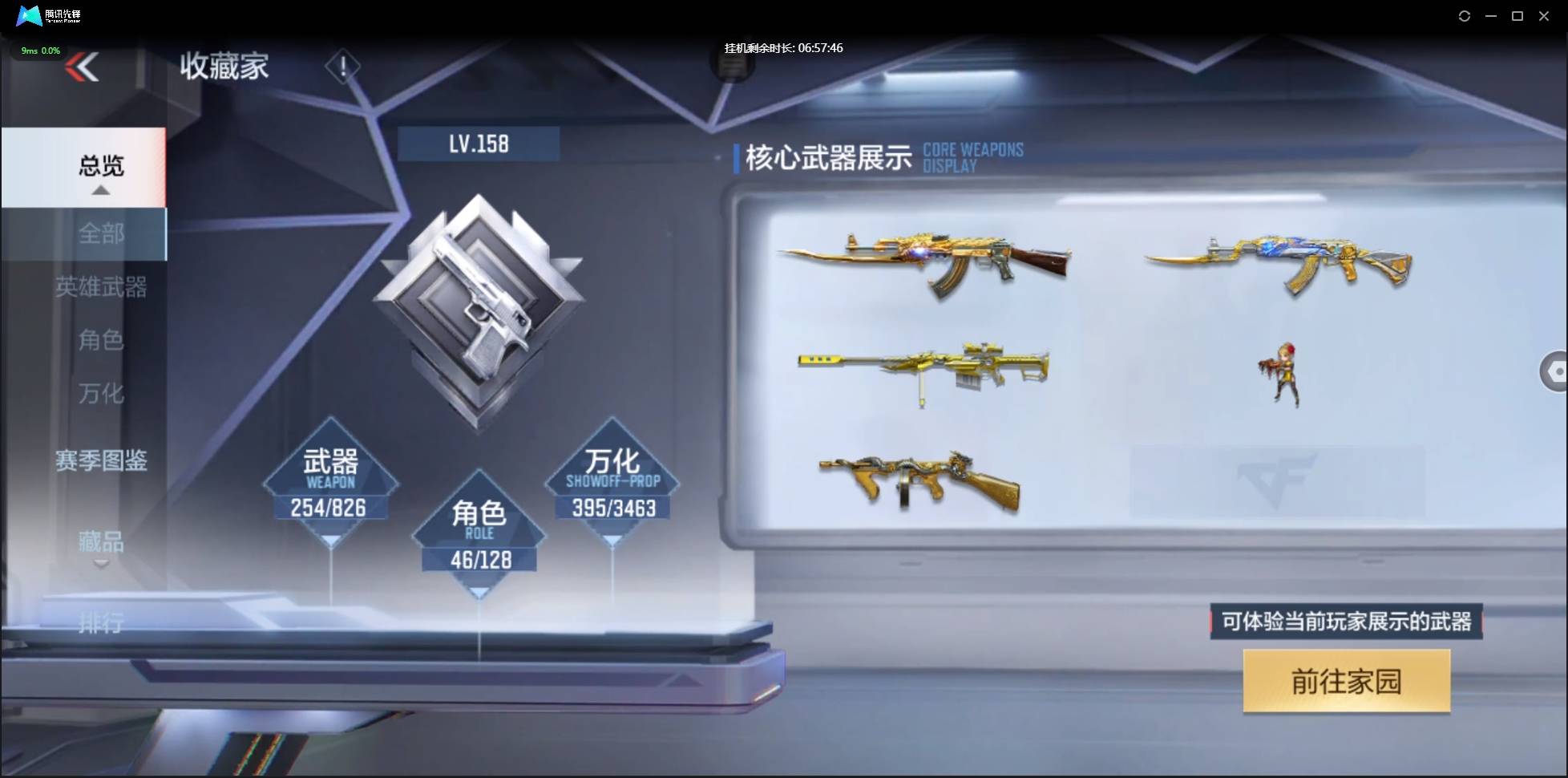Open the 赛季图鉴 section

[x=102, y=461]
